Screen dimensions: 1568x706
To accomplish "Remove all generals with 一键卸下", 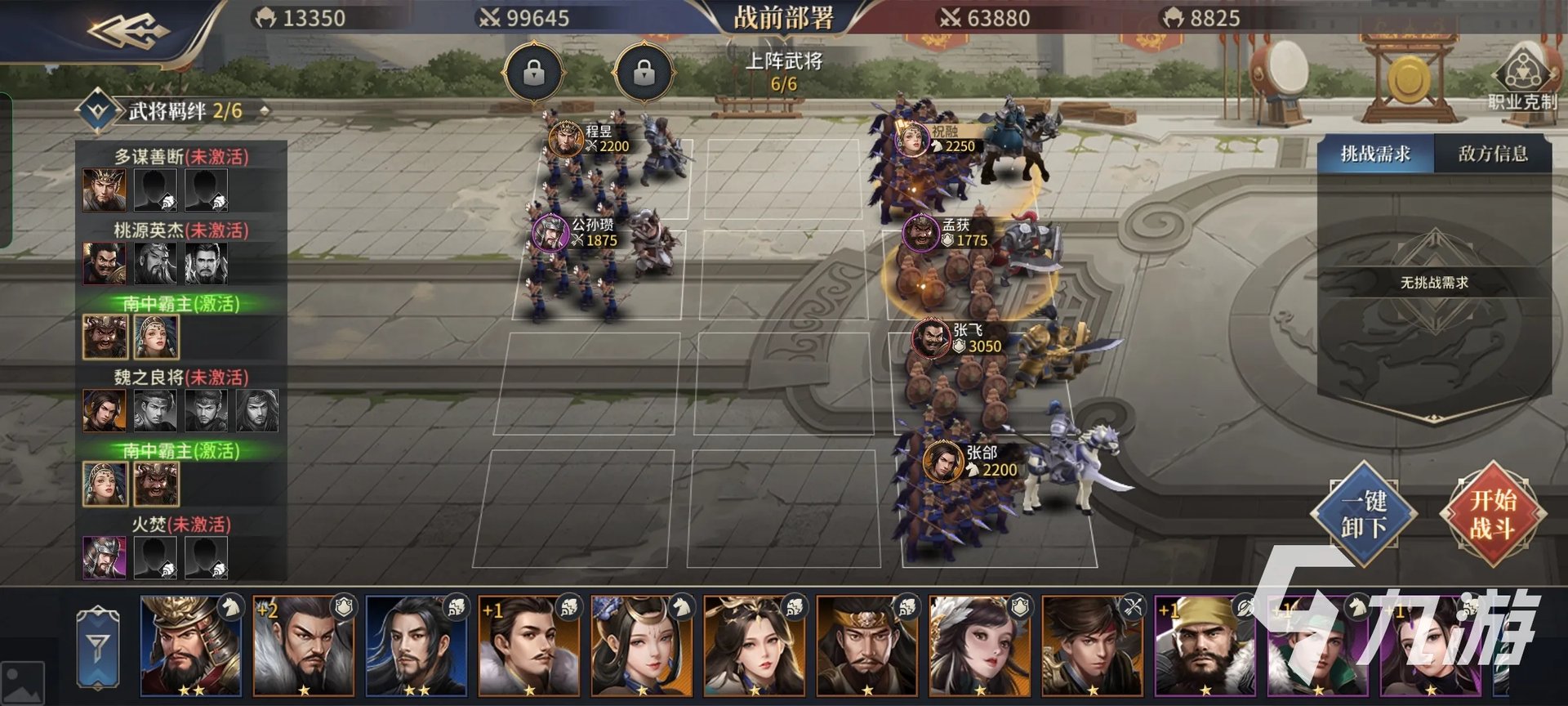I will click(1363, 514).
